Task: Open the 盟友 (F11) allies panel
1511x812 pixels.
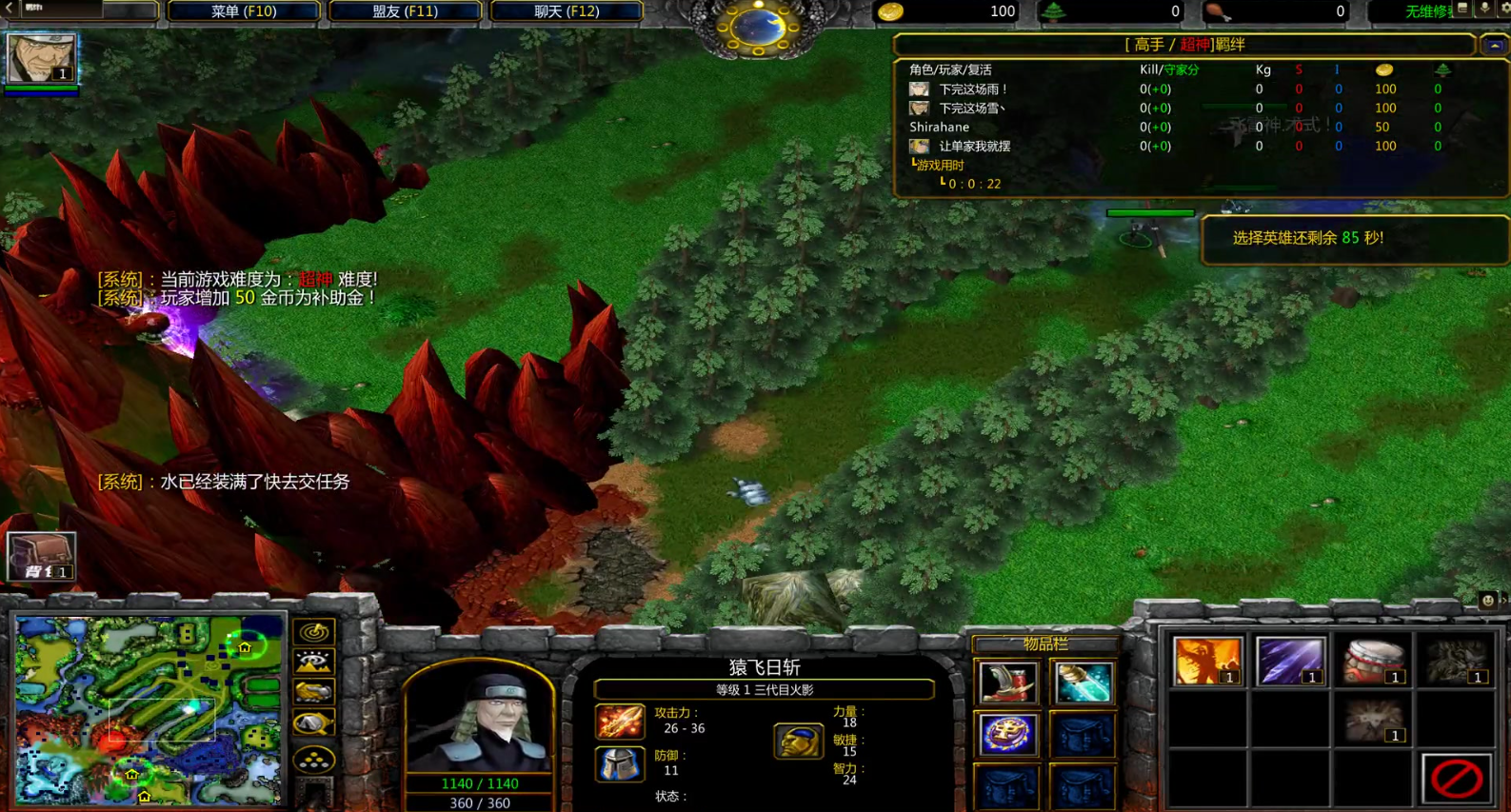Action: tap(405, 11)
